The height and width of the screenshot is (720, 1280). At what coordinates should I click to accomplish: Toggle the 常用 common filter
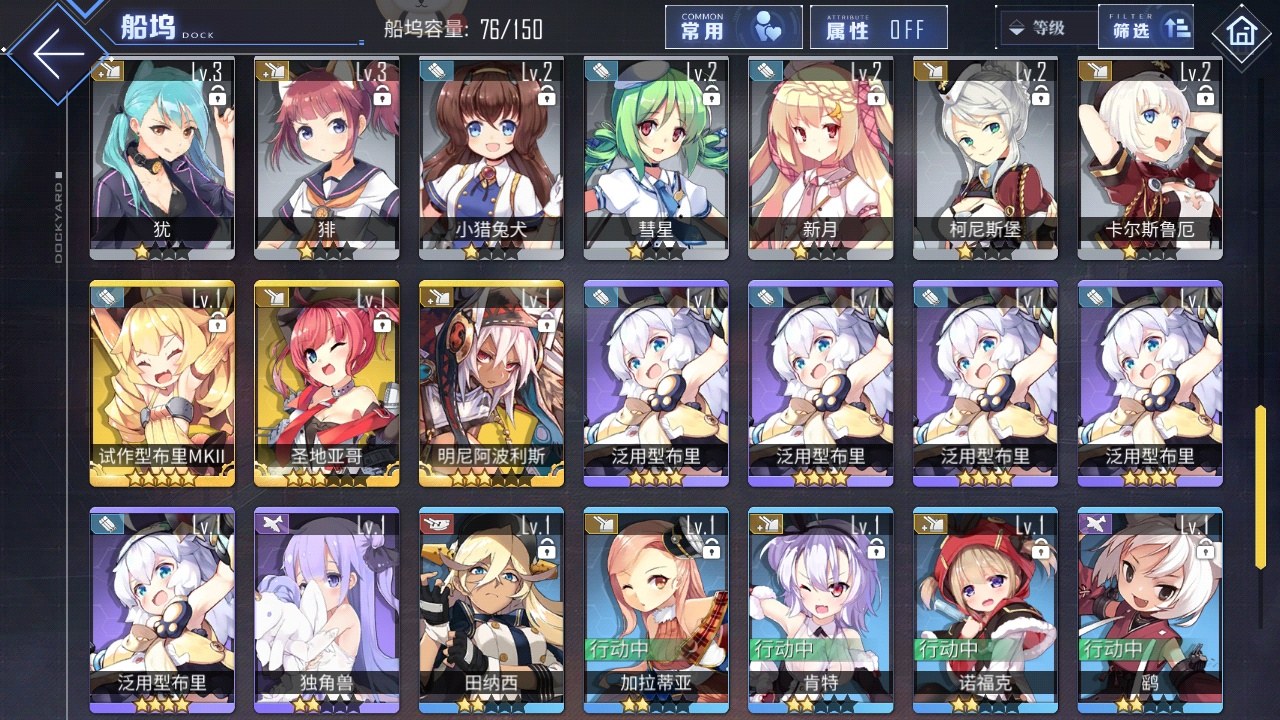point(733,28)
